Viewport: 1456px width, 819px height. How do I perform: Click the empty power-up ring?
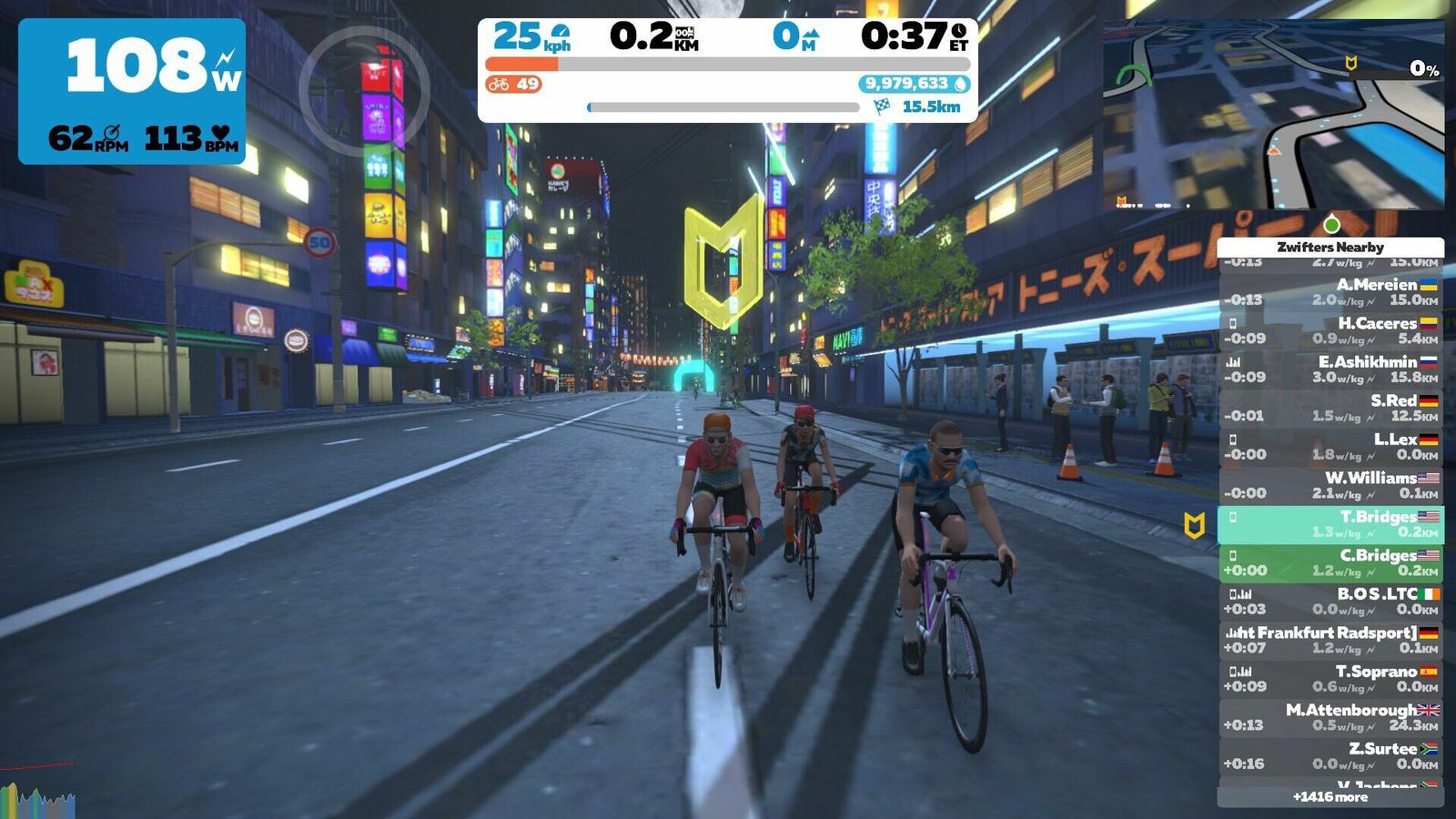[364, 91]
